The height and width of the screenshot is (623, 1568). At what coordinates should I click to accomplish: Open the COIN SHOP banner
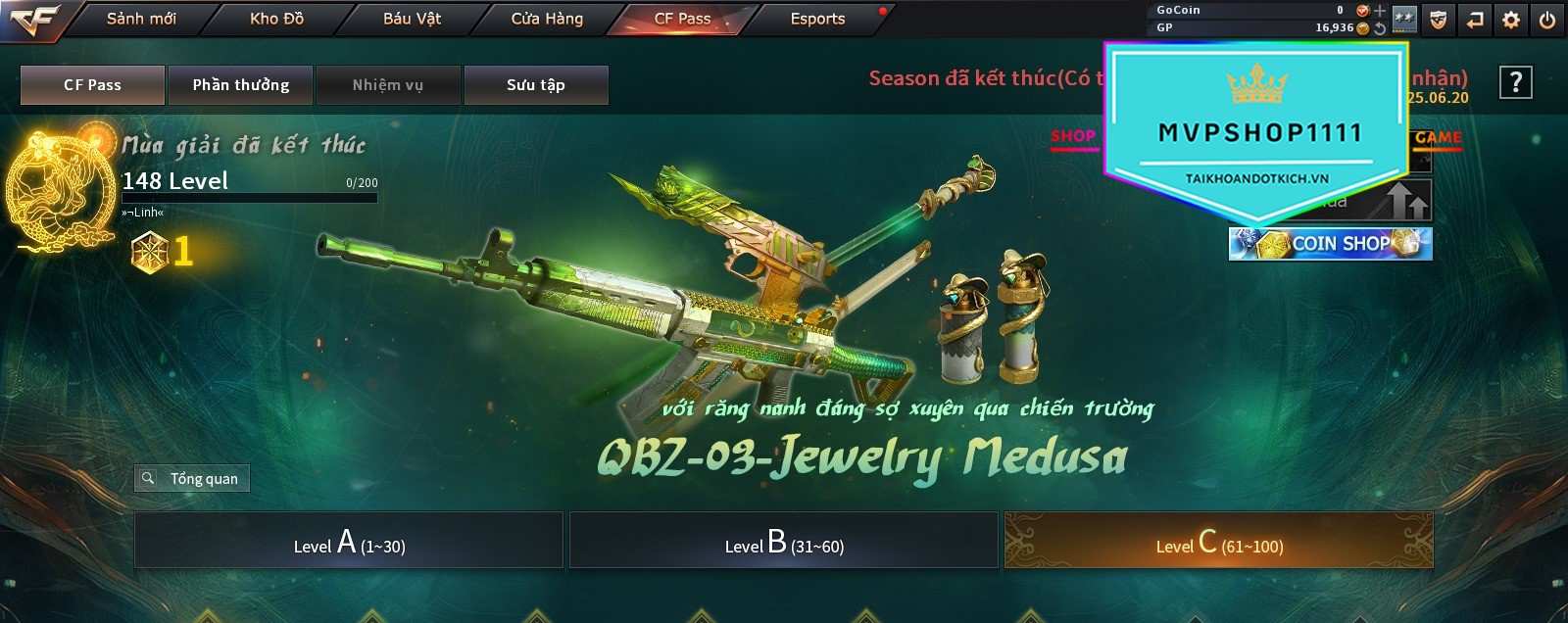(x=1331, y=244)
